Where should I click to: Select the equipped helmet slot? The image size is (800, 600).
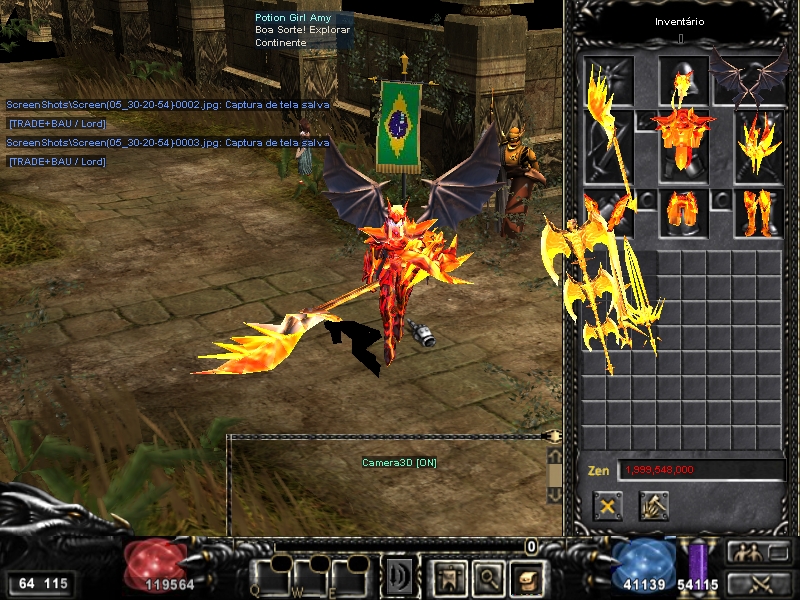(x=683, y=78)
